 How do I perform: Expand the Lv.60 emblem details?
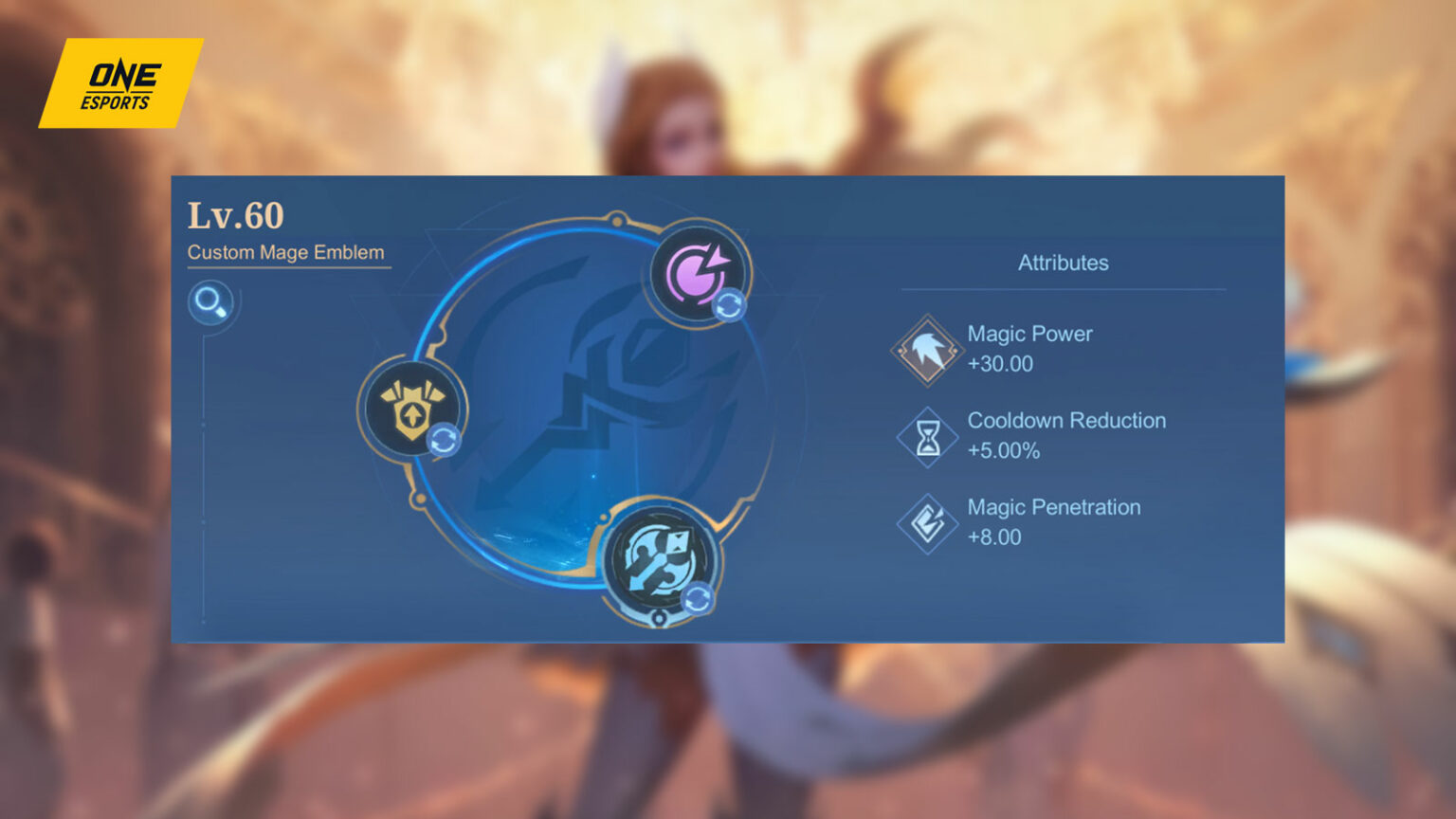click(x=234, y=216)
